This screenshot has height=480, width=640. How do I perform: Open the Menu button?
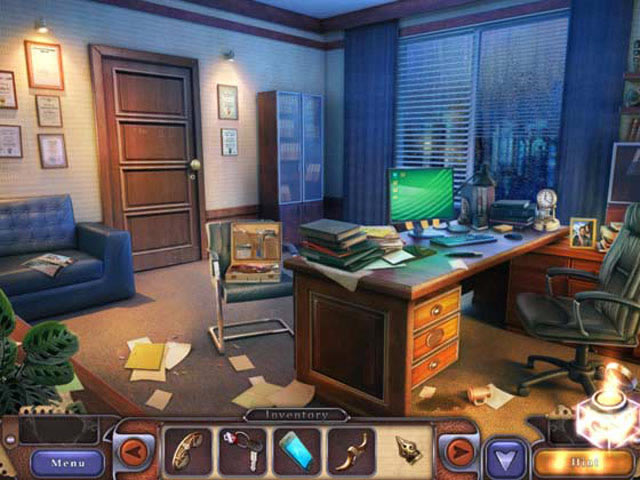[67, 462]
